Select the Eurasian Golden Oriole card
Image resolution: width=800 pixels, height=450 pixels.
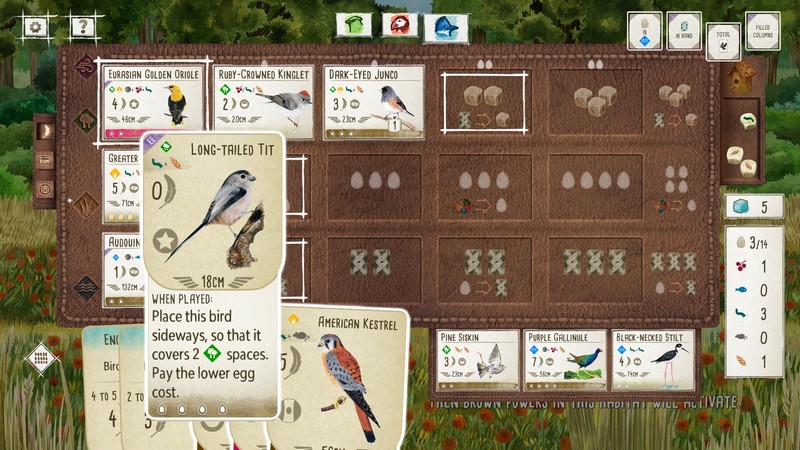coord(154,102)
